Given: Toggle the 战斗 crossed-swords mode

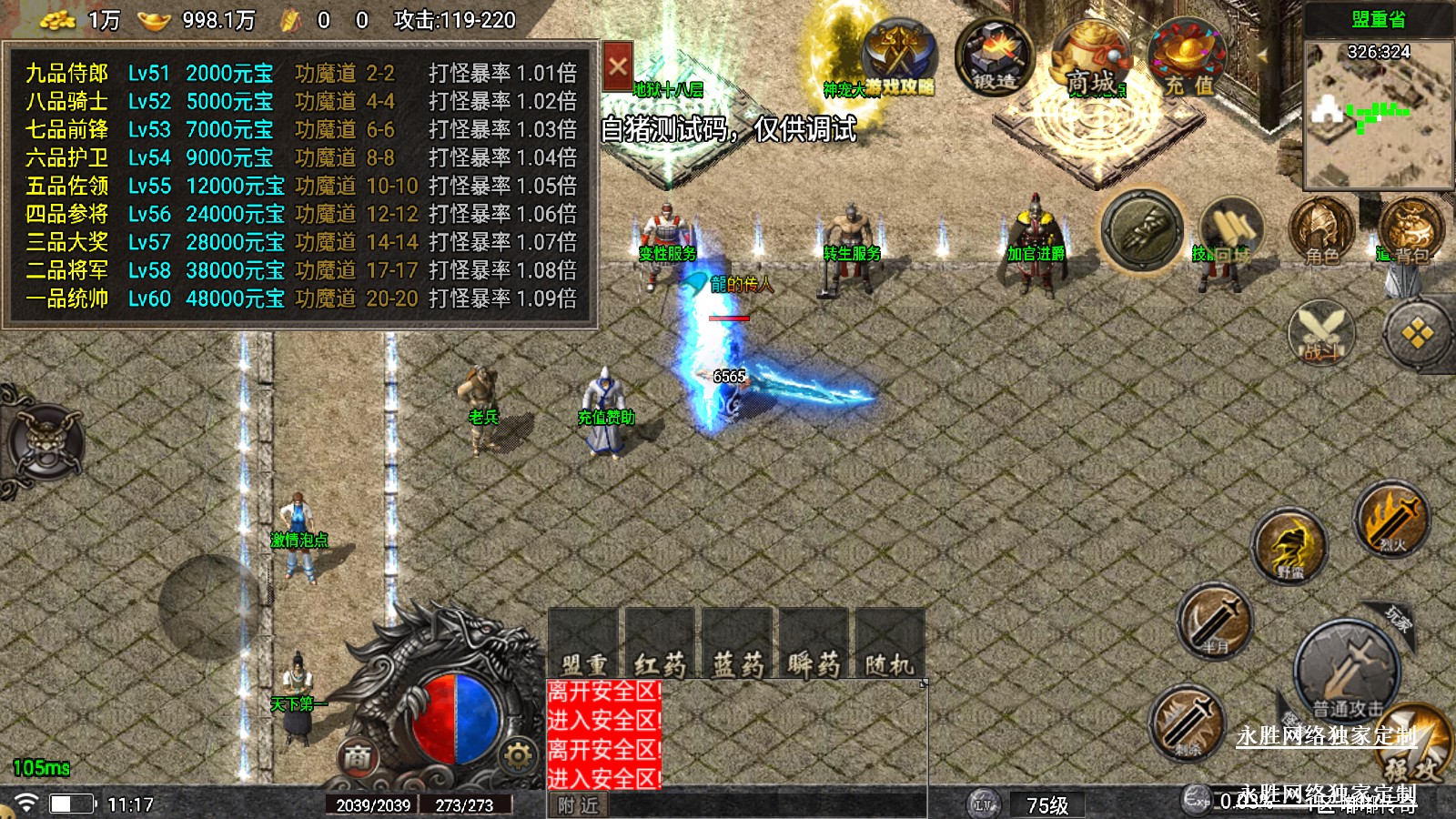Looking at the screenshot, I should (x=1321, y=333).
